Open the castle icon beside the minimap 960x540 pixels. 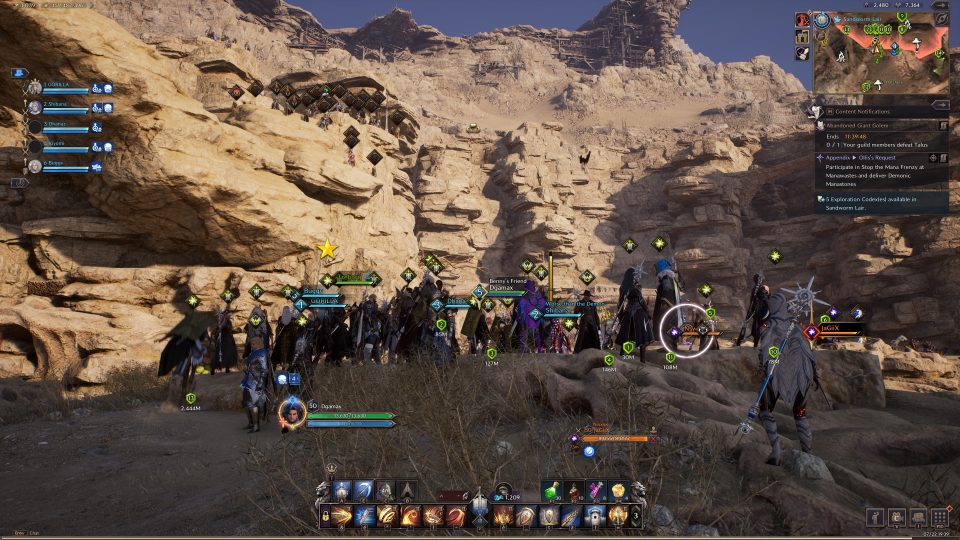(x=803, y=37)
